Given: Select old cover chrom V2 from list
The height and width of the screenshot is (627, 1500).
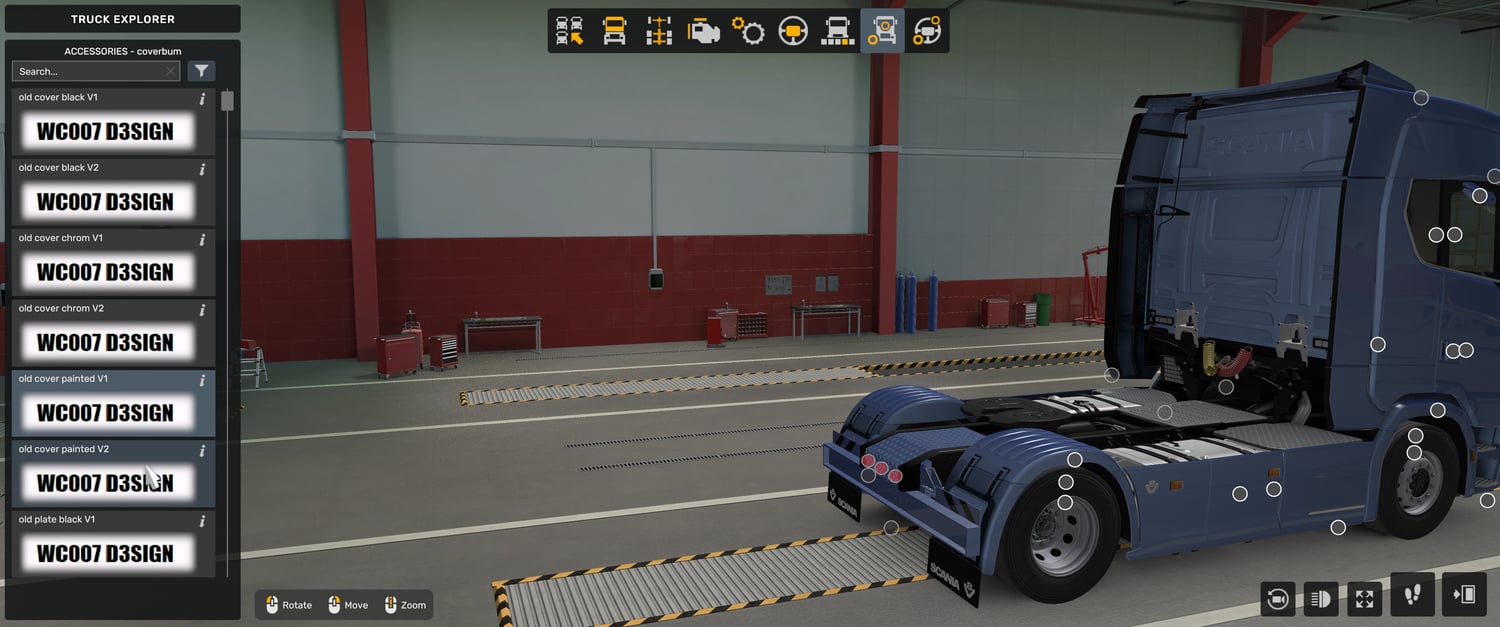Looking at the screenshot, I should point(105,342).
